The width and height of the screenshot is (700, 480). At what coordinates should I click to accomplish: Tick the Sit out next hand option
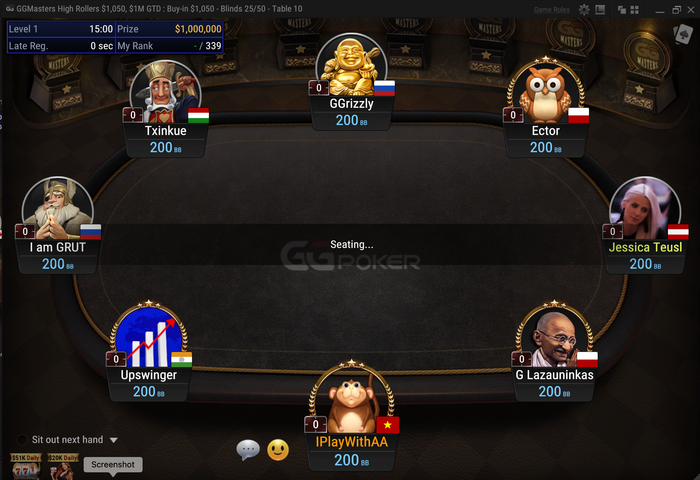point(21,440)
